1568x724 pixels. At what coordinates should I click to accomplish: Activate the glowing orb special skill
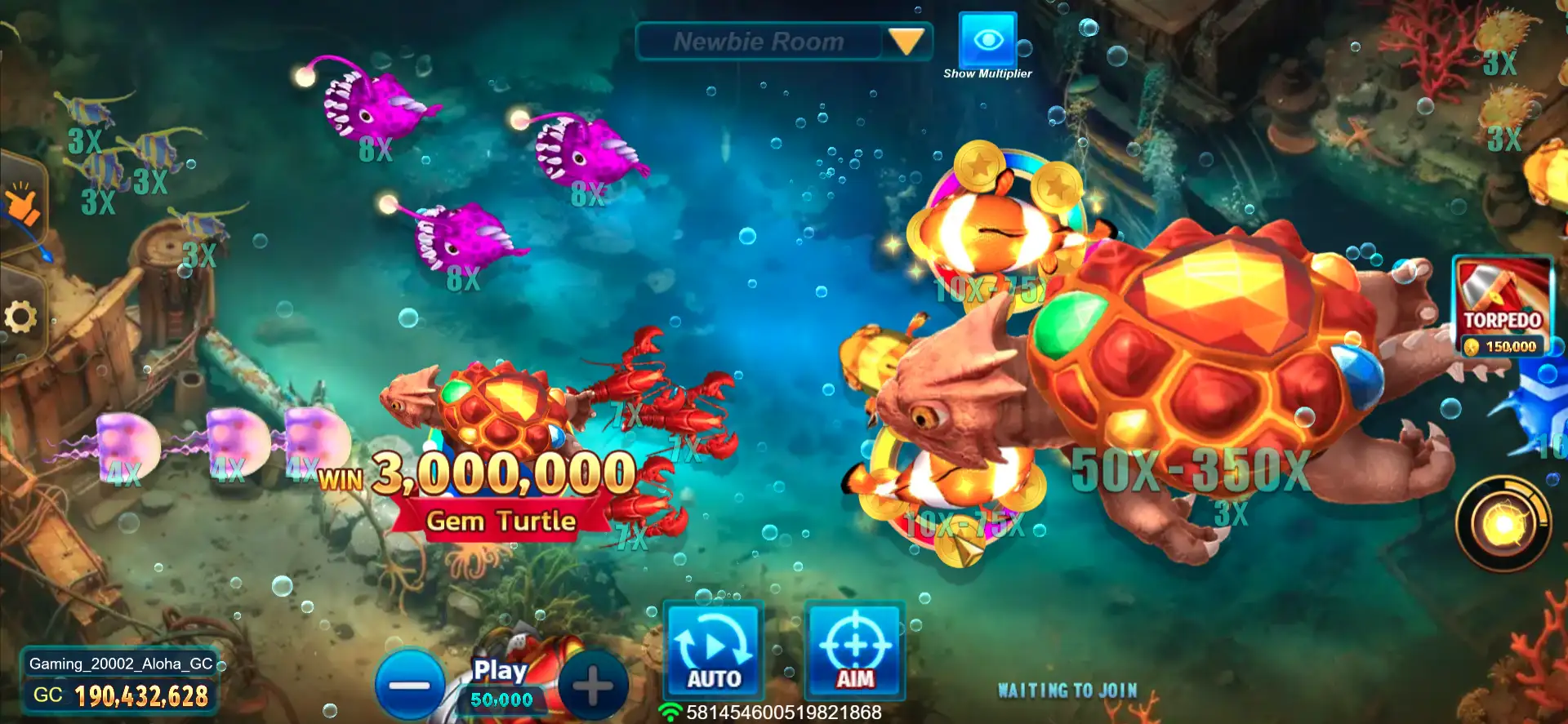coord(1503,524)
